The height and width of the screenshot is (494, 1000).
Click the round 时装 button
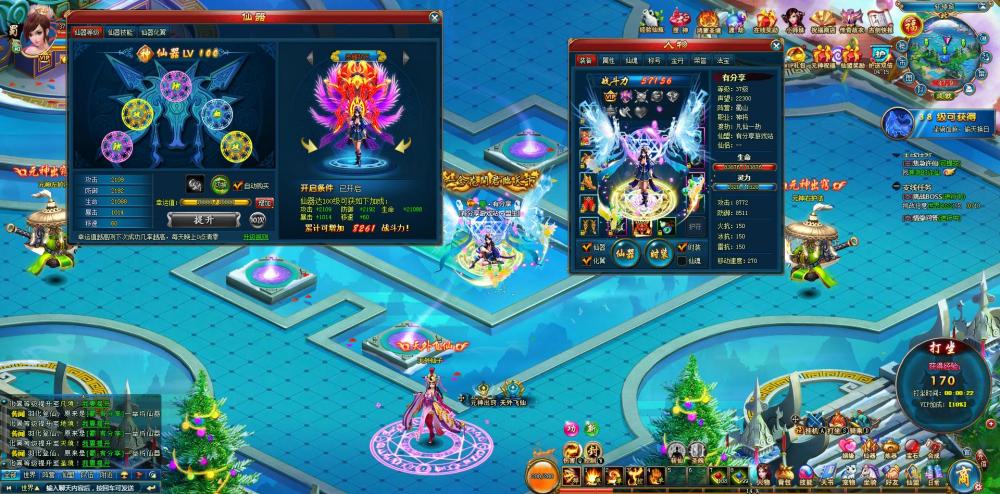point(660,252)
